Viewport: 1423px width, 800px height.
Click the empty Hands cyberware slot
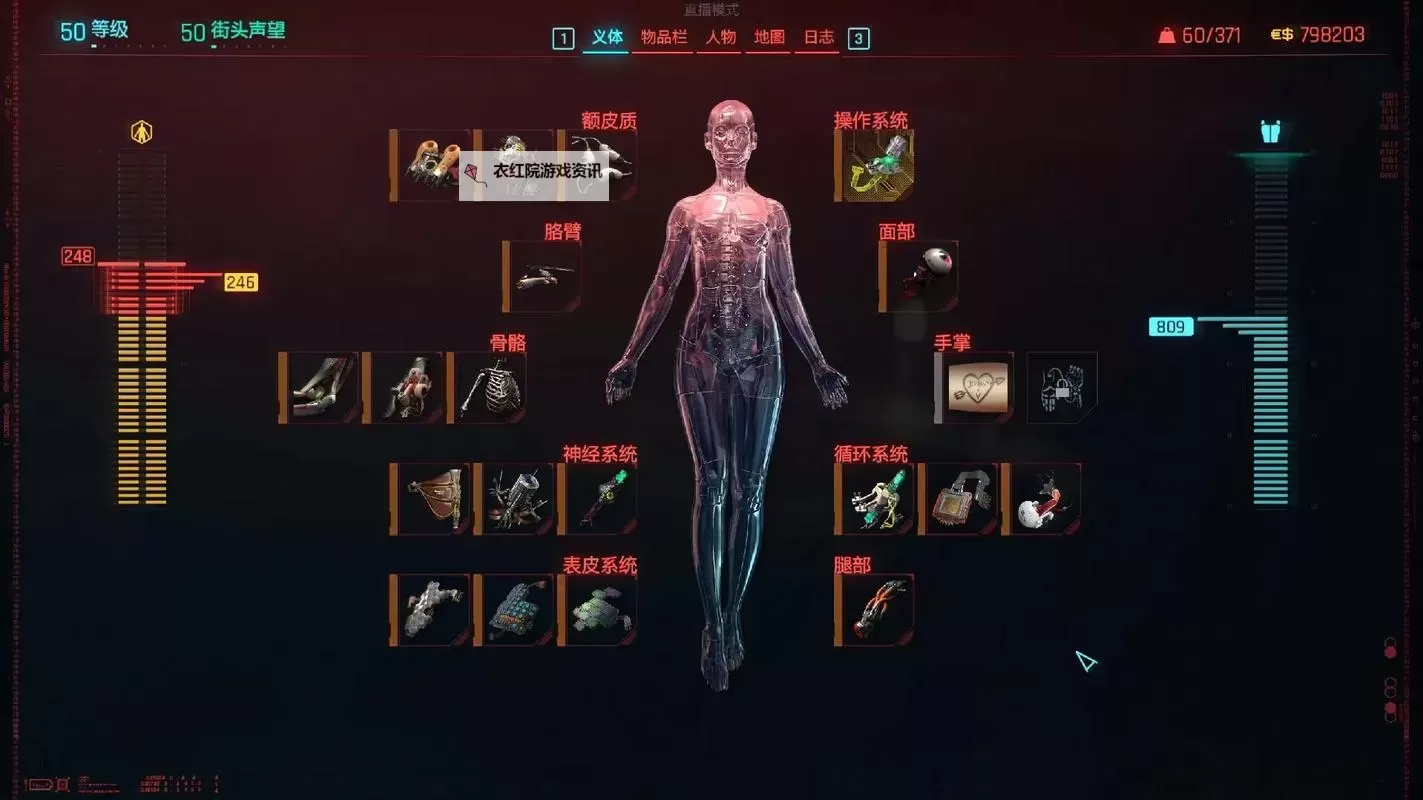[x=1061, y=385]
